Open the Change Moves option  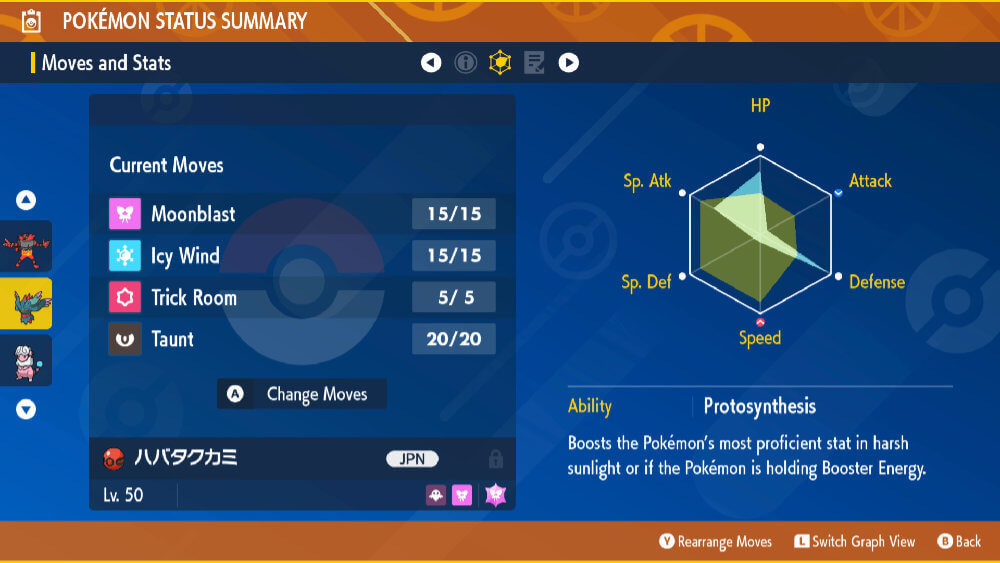302,394
